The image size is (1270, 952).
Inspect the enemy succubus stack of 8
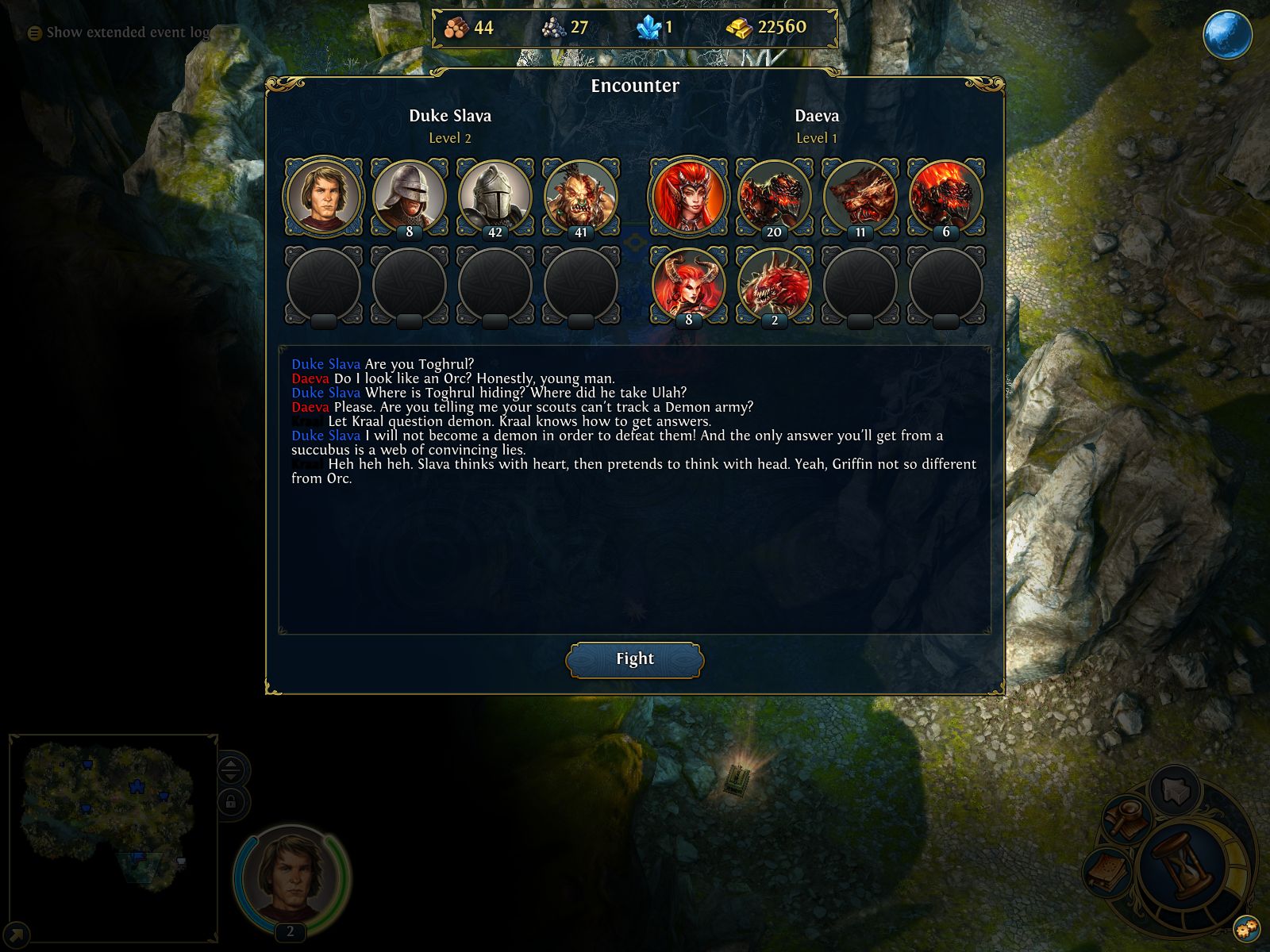pos(688,284)
